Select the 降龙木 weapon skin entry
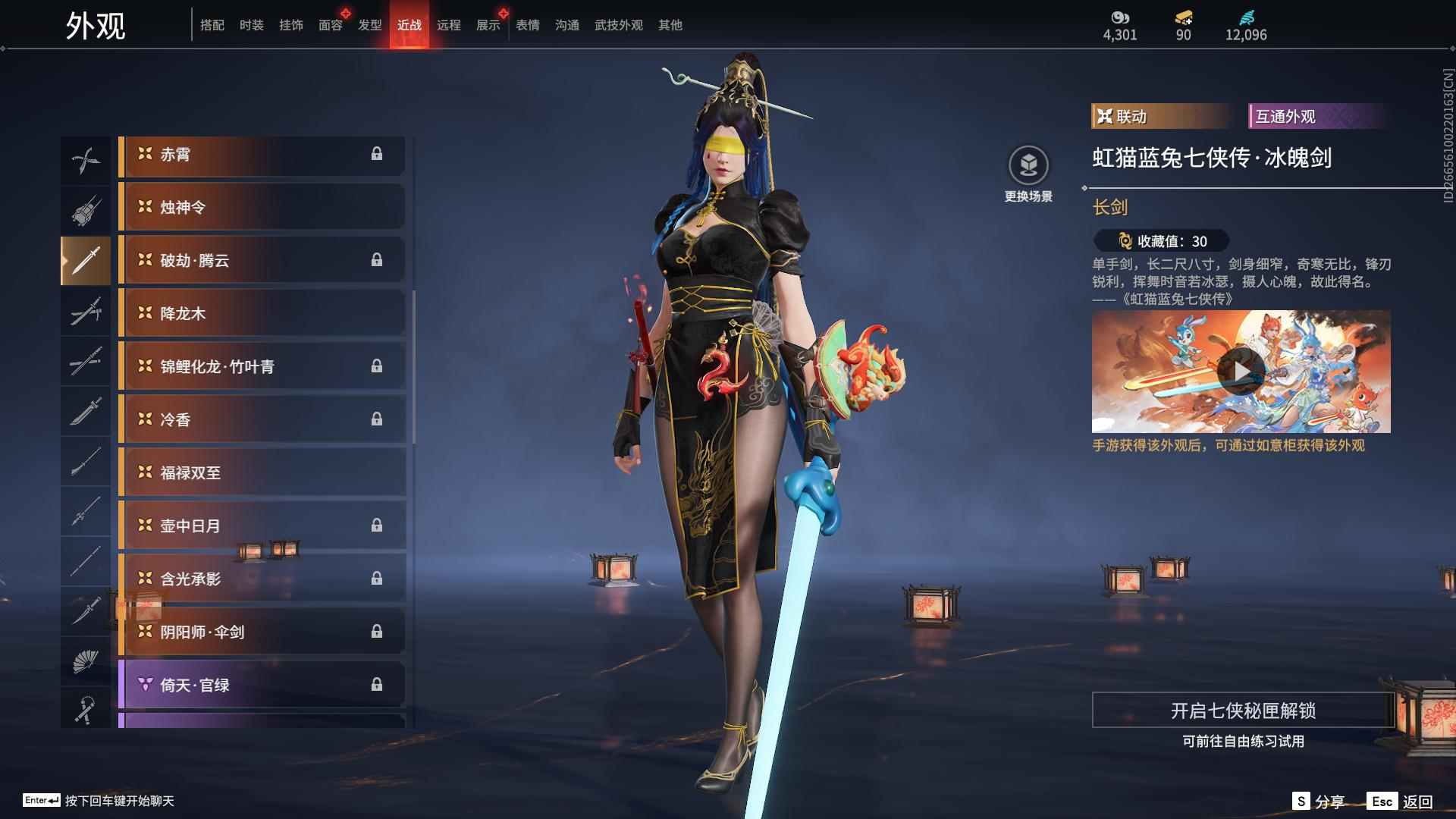Screen dimensions: 1456x819 262,313
